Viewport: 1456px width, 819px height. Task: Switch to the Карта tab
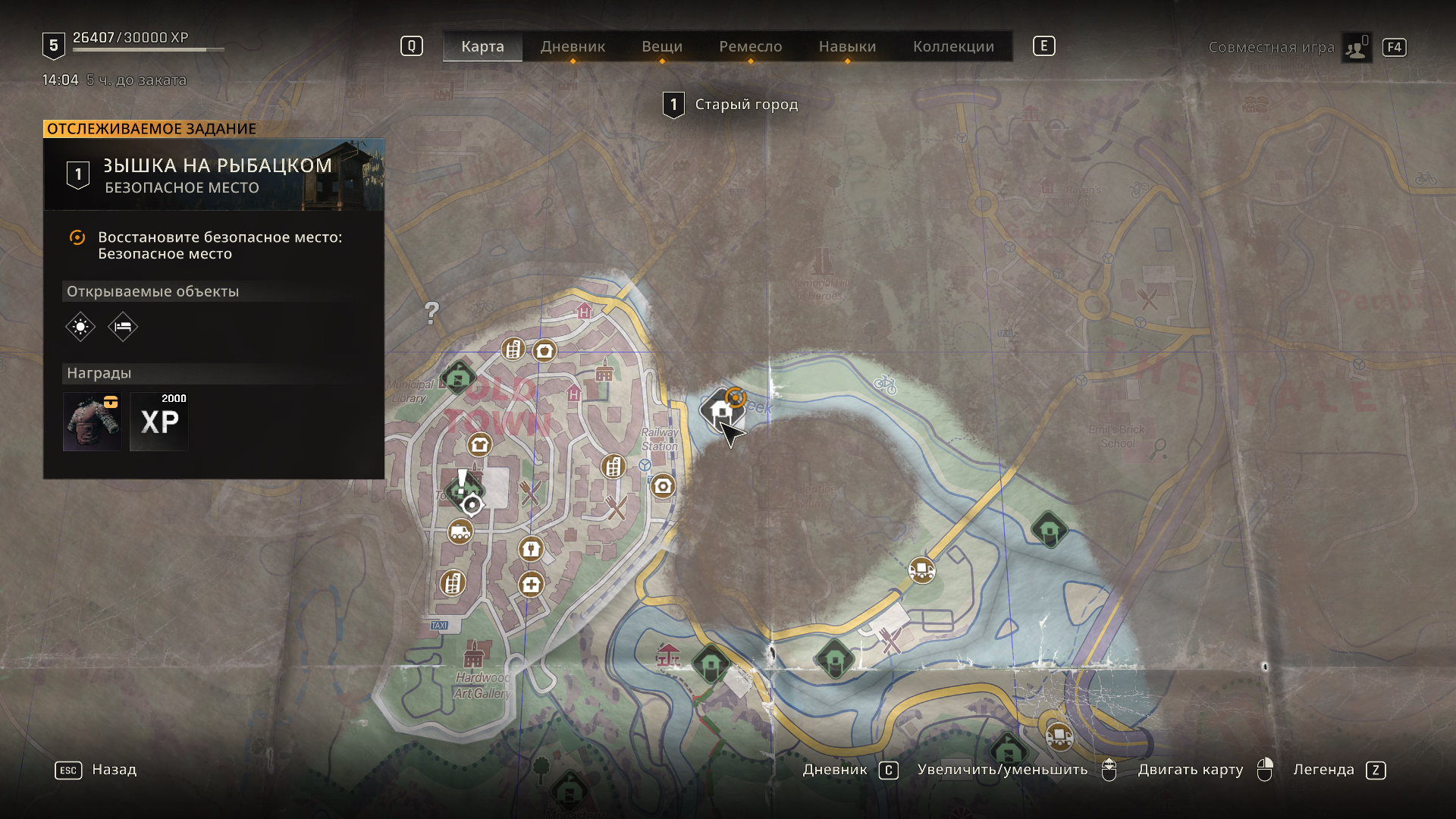(482, 46)
